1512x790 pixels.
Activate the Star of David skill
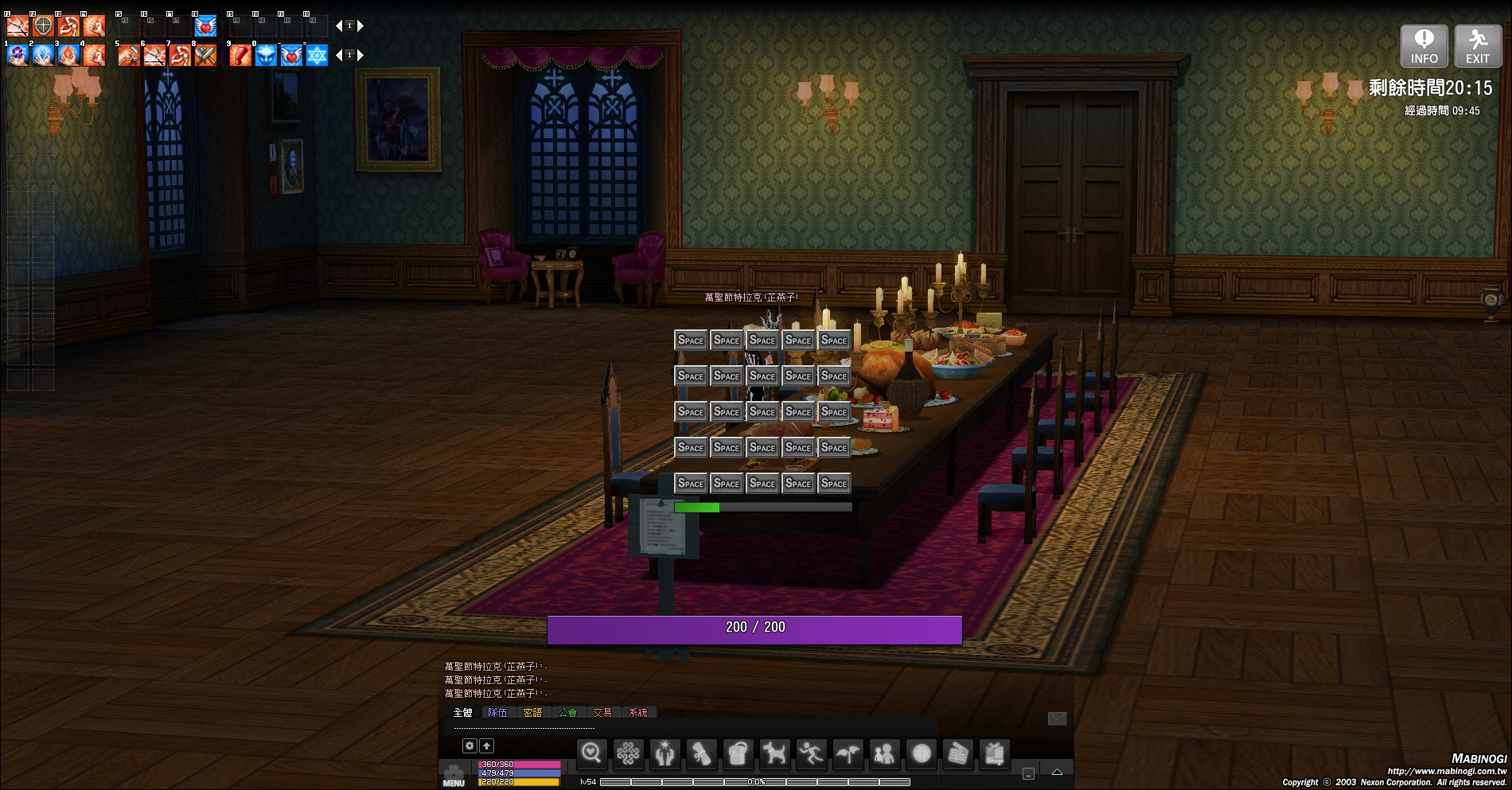coord(317,56)
